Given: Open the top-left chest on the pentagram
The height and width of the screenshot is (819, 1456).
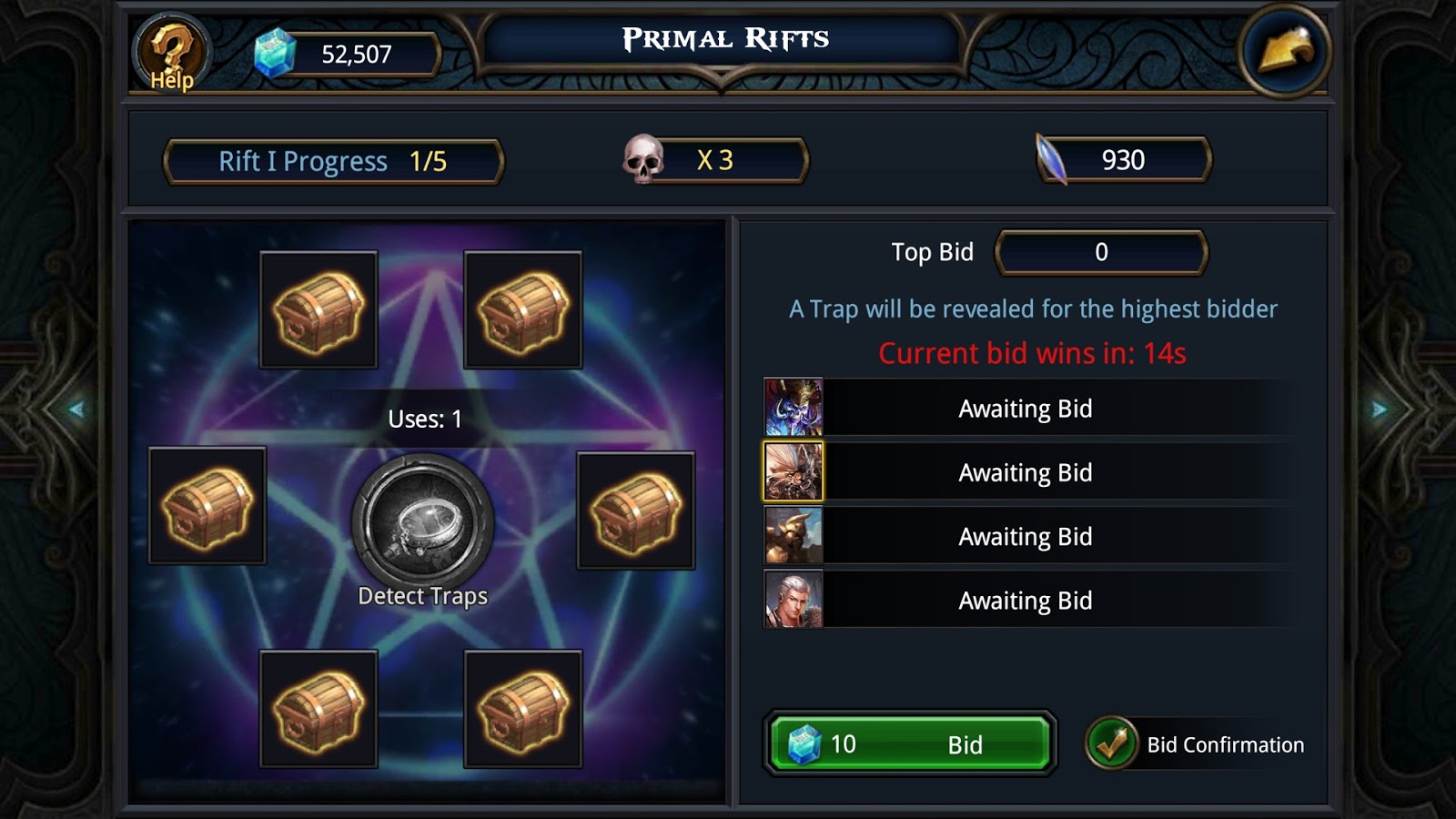Looking at the screenshot, I should [318, 311].
